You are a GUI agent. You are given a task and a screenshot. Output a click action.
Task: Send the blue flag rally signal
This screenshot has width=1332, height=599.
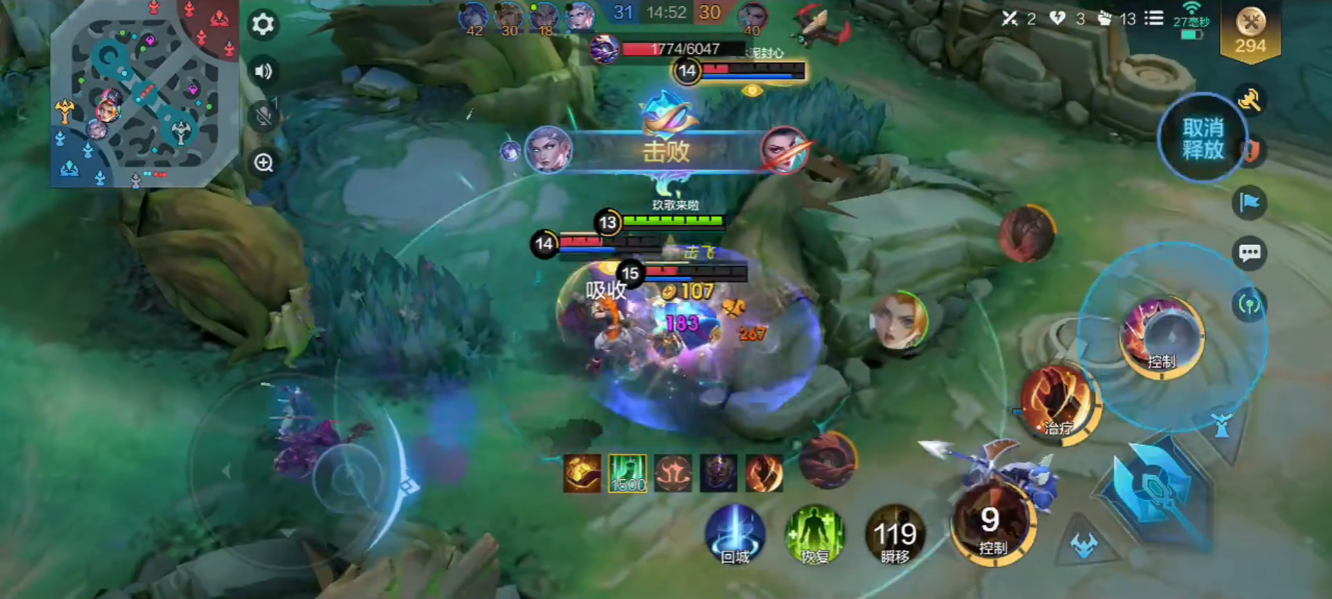click(1250, 203)
